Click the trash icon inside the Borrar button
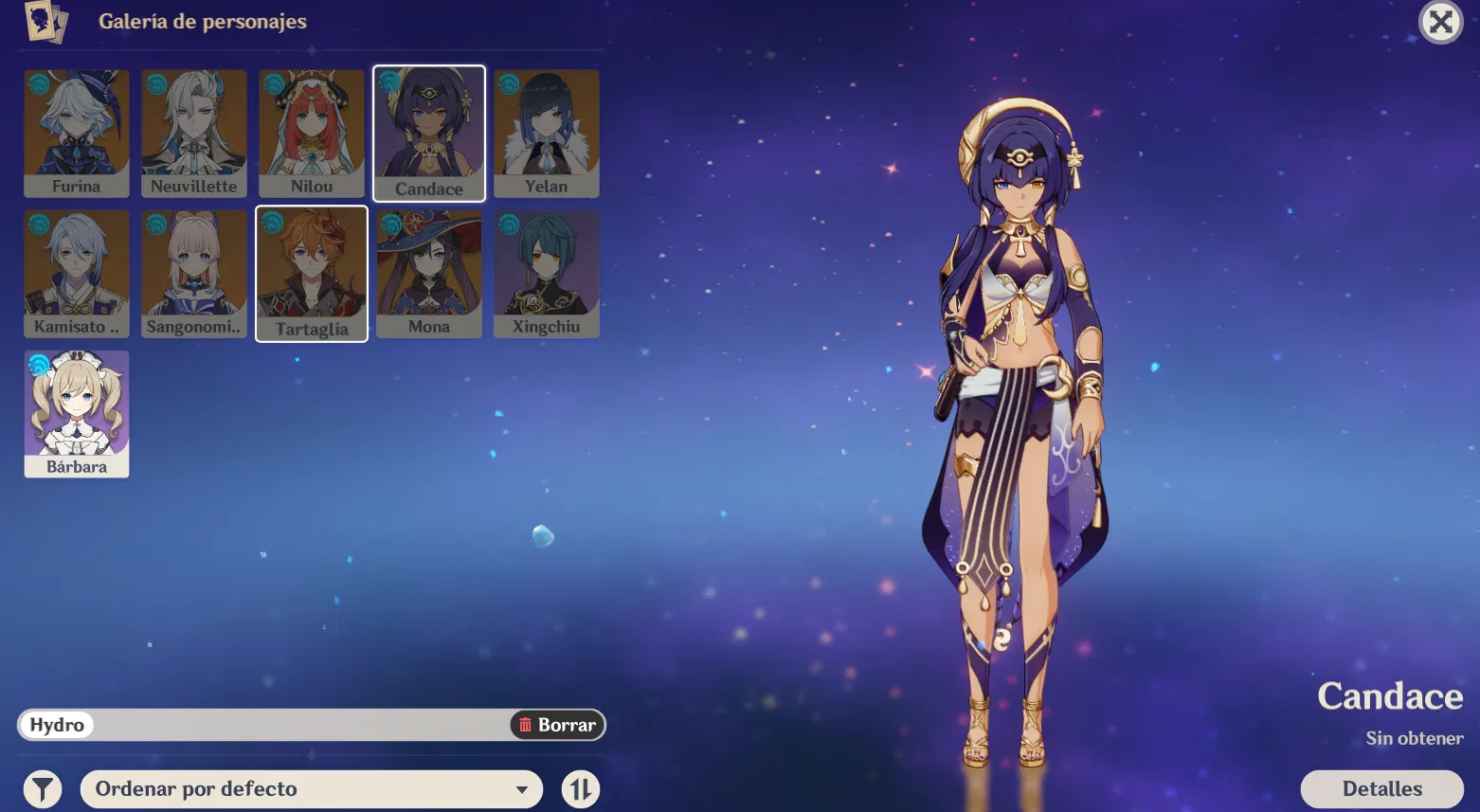This screenshot has width=1480, height=812. 526,725
